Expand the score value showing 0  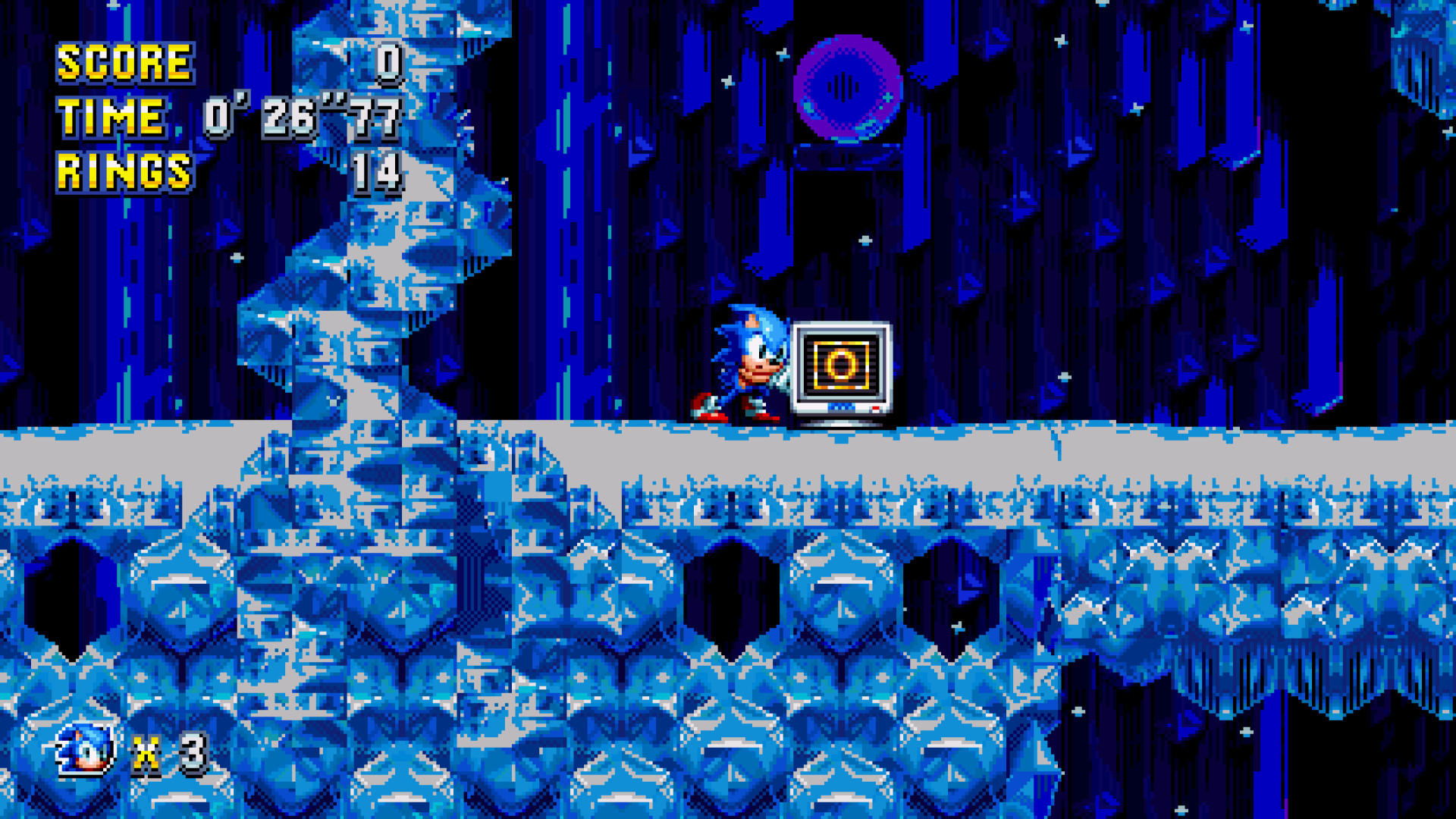(389, 63)
